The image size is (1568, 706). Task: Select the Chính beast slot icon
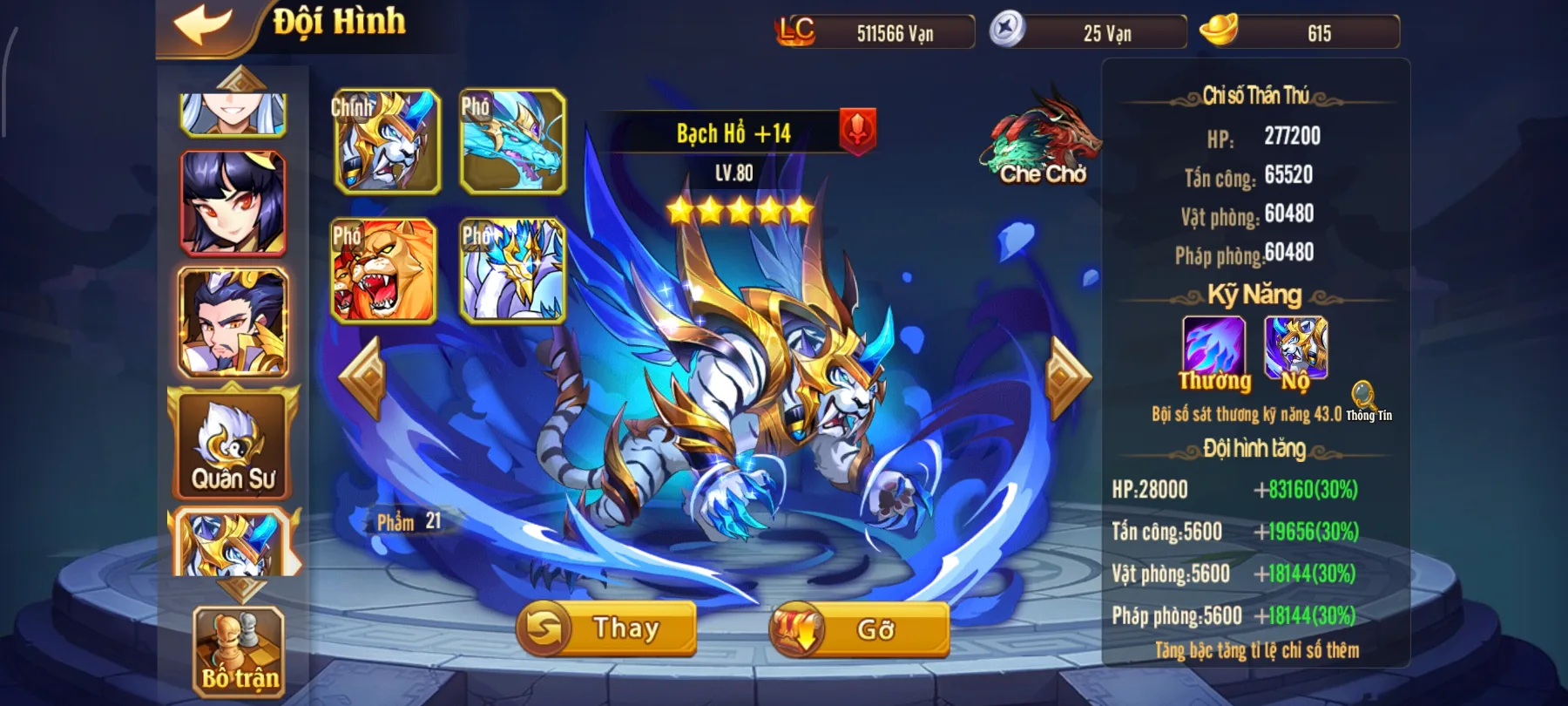pyautogui.click(x=387, y=142)
